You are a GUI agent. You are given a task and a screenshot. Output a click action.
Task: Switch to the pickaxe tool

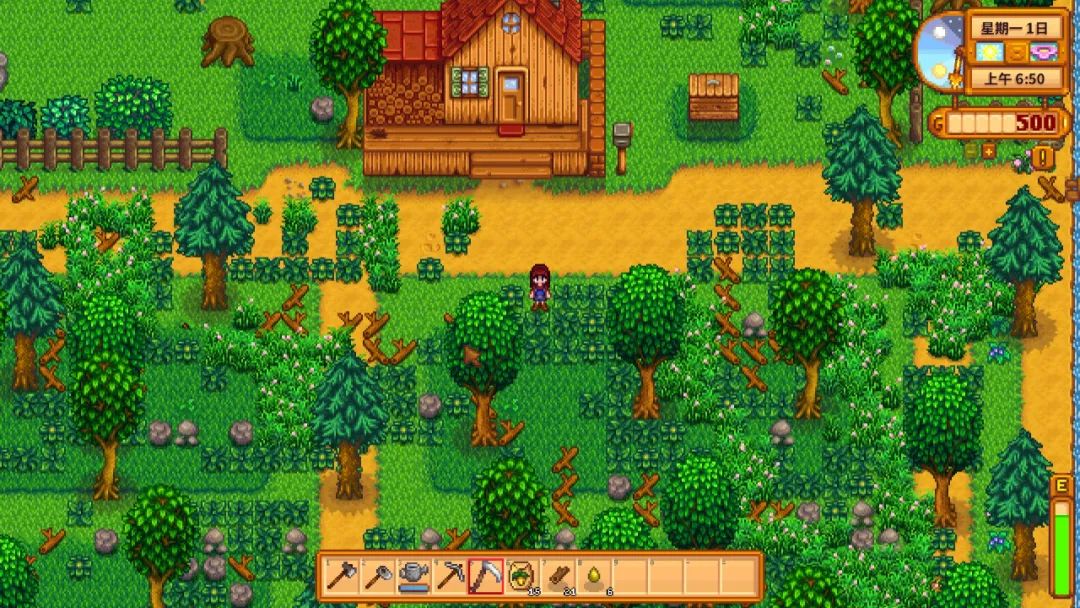pos(450,576)
